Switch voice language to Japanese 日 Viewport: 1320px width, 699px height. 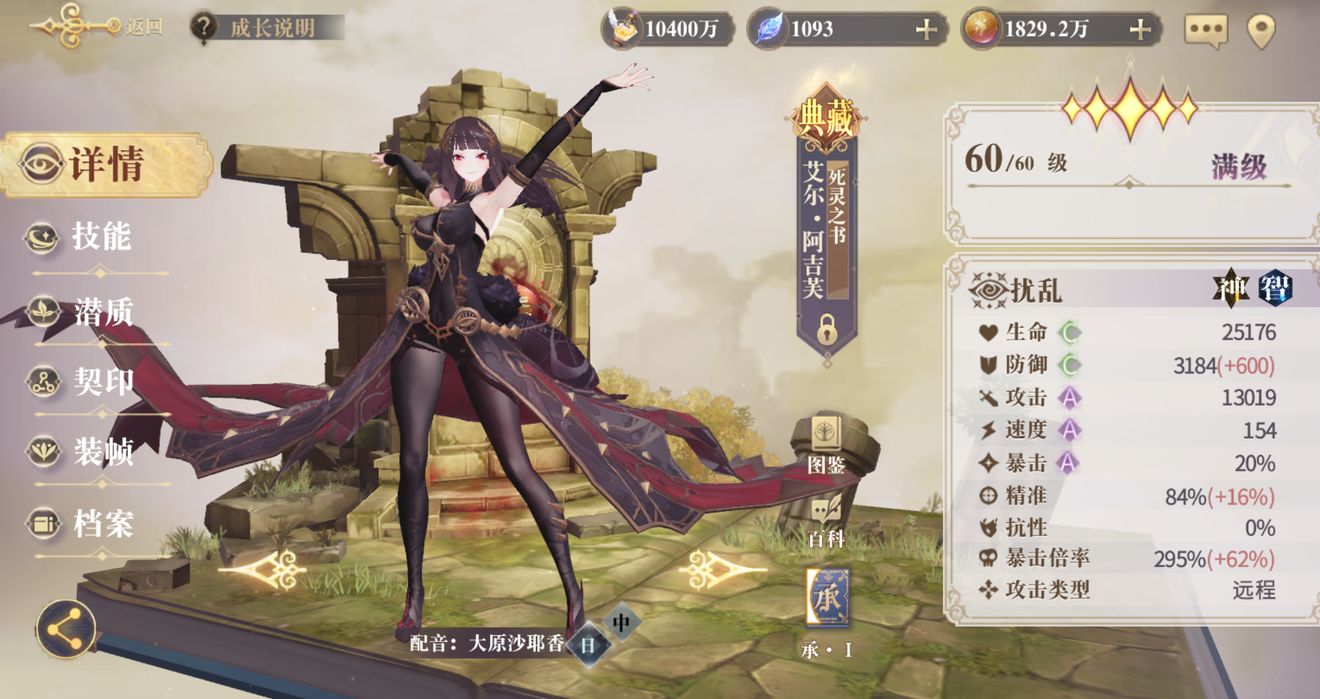pos(588,645)
